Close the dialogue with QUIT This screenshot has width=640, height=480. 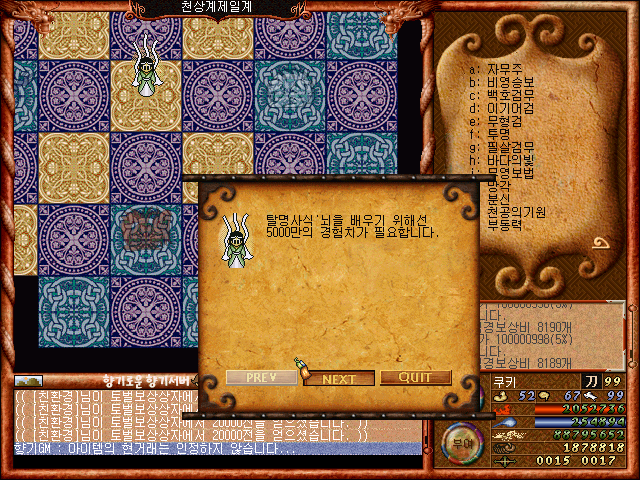click(416, 378)
